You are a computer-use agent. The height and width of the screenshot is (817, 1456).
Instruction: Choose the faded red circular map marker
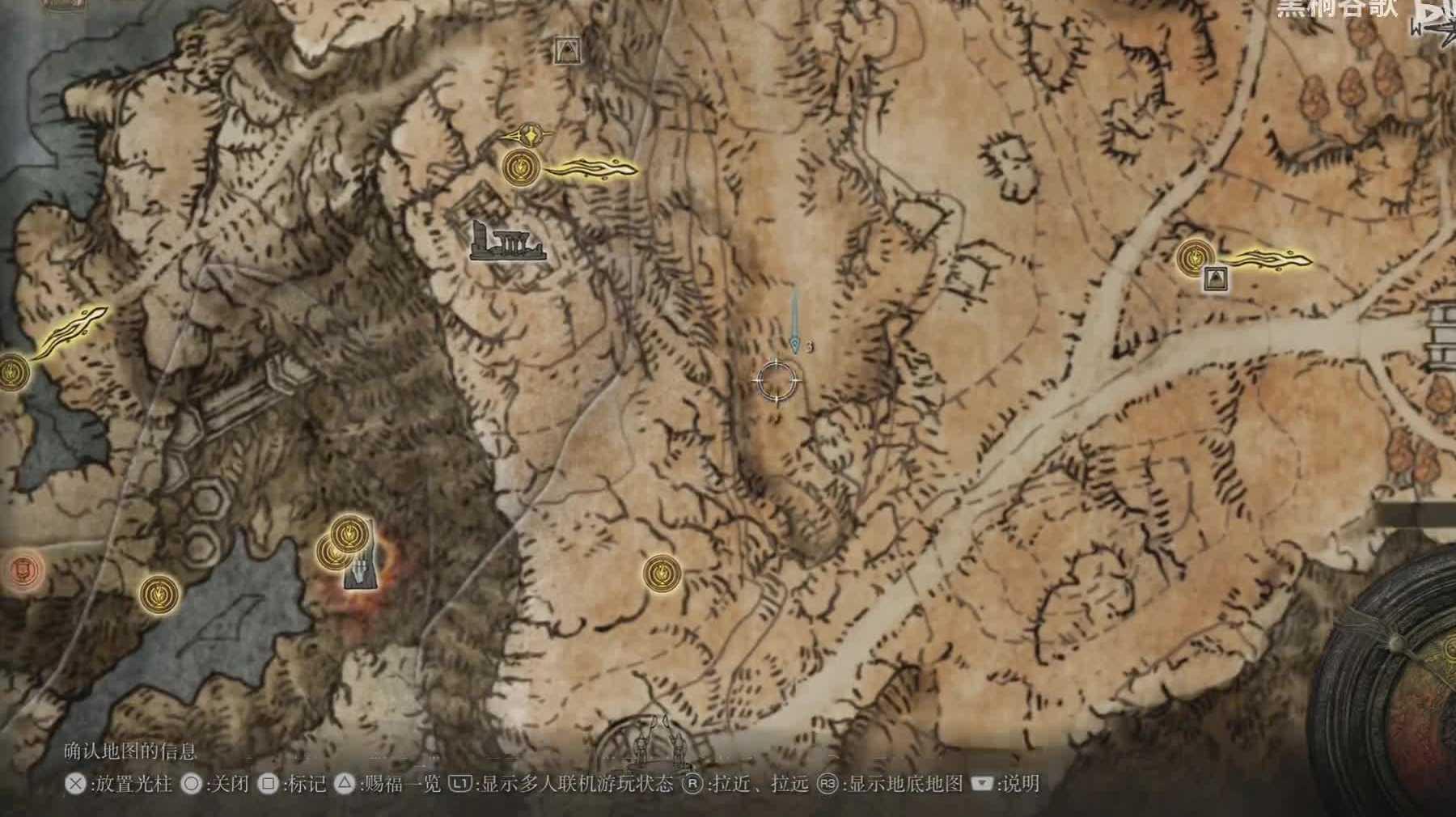[23, 570]
